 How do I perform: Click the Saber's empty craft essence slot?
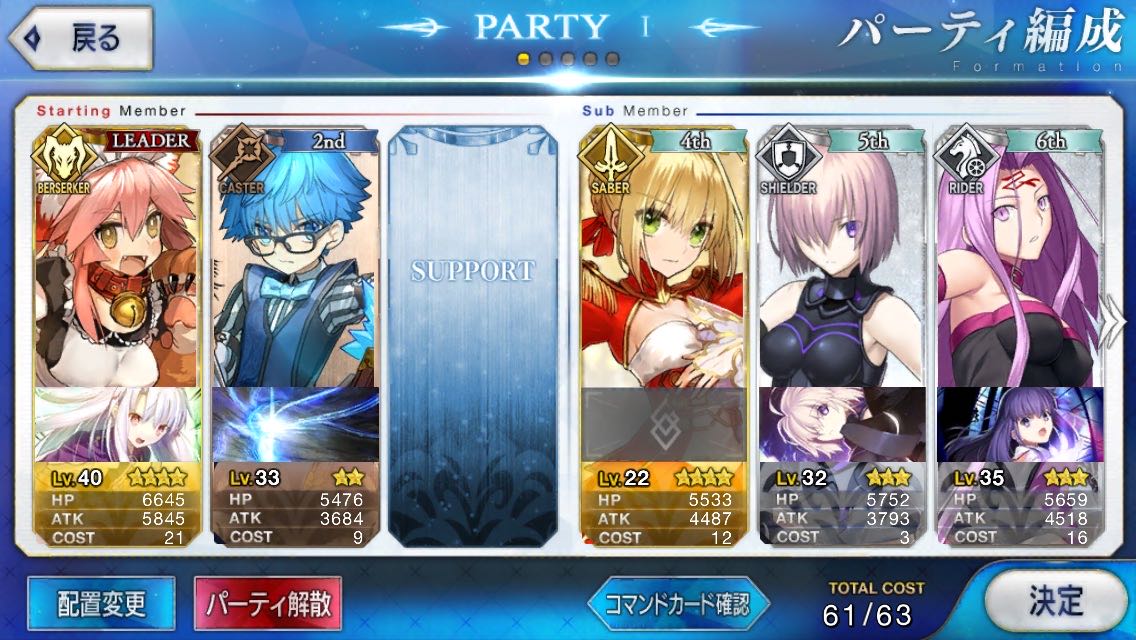pos(663,425)
